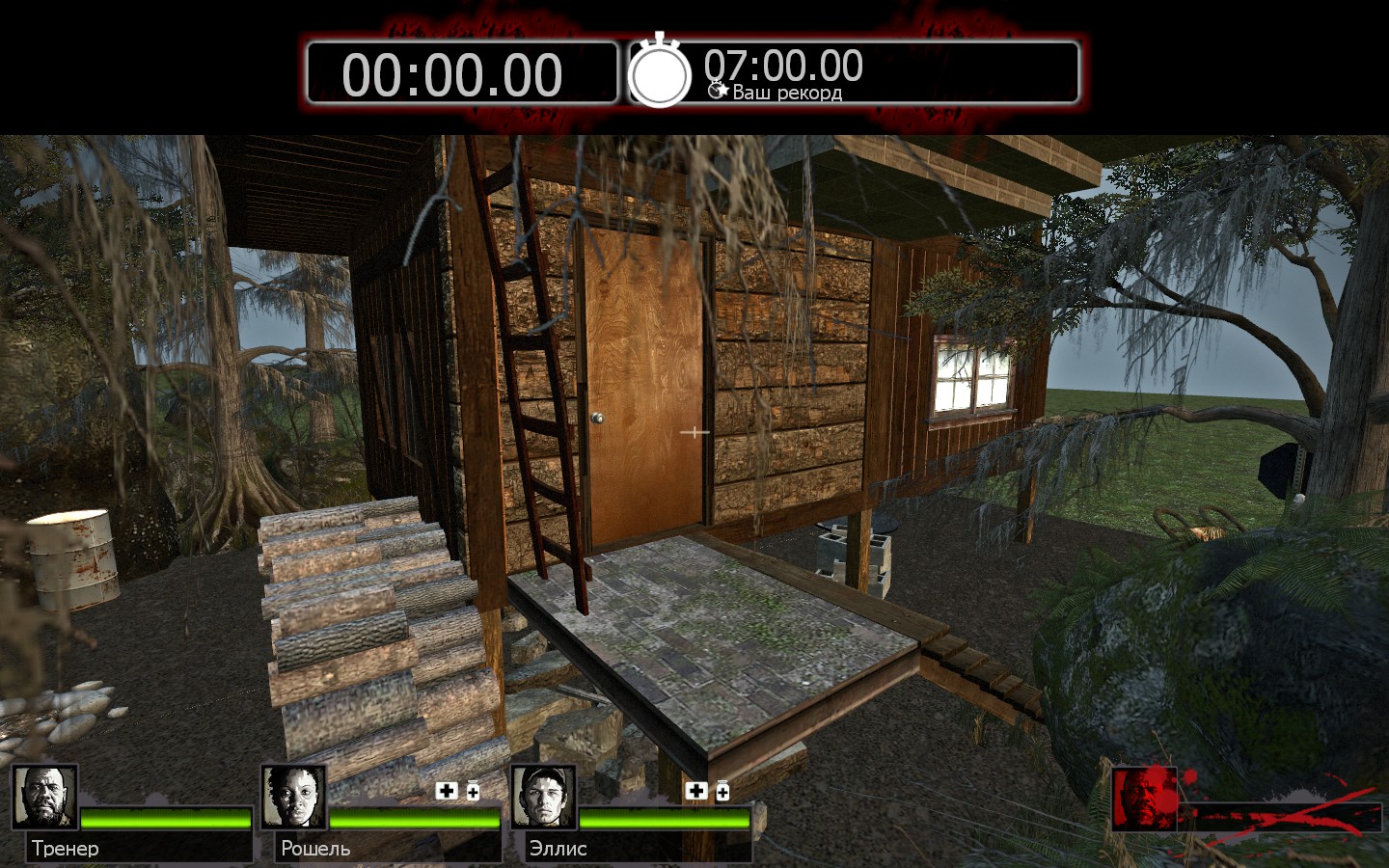Image resolution: width=1389 pixels, height=868 pixels.
Task: Click the white stopwatch icon
Action: (660, 72)
